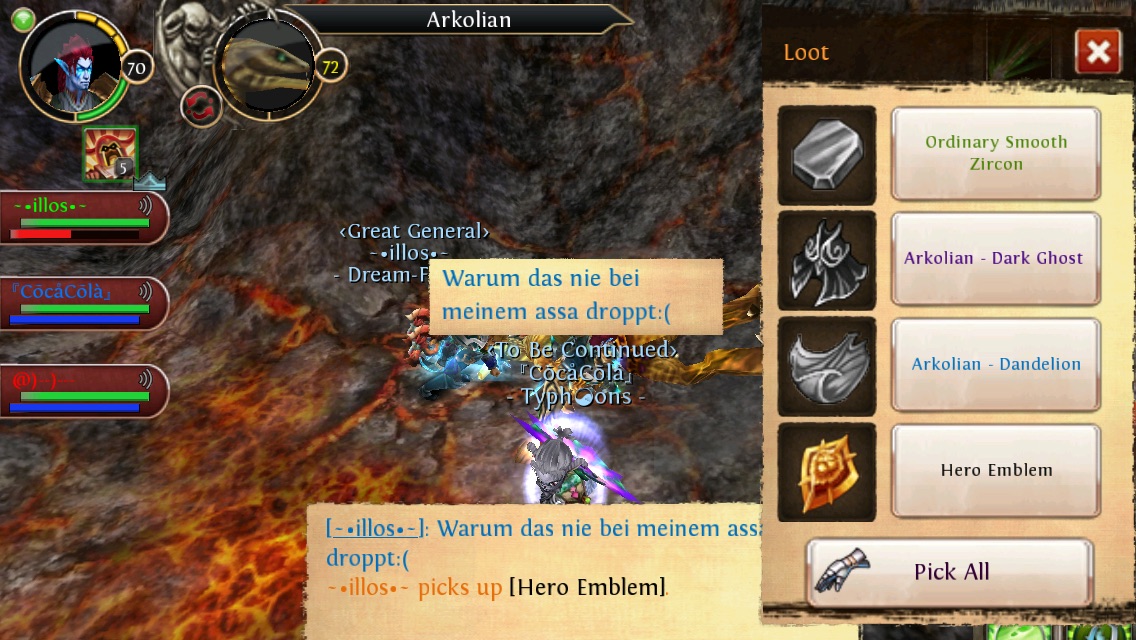Viewport: 1136px width, 640px height.
Task: Click the Dark Ghost armor icon
Action: point(826,260)
